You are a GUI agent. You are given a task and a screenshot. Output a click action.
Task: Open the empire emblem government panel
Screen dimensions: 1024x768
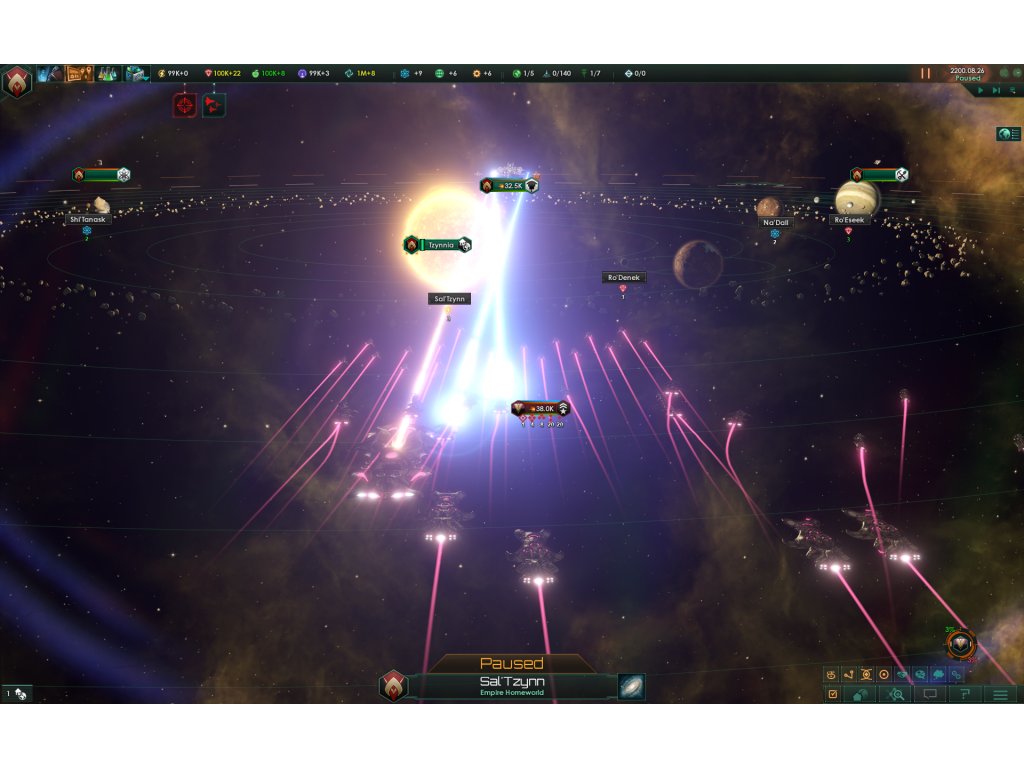[x=17, y=81]
